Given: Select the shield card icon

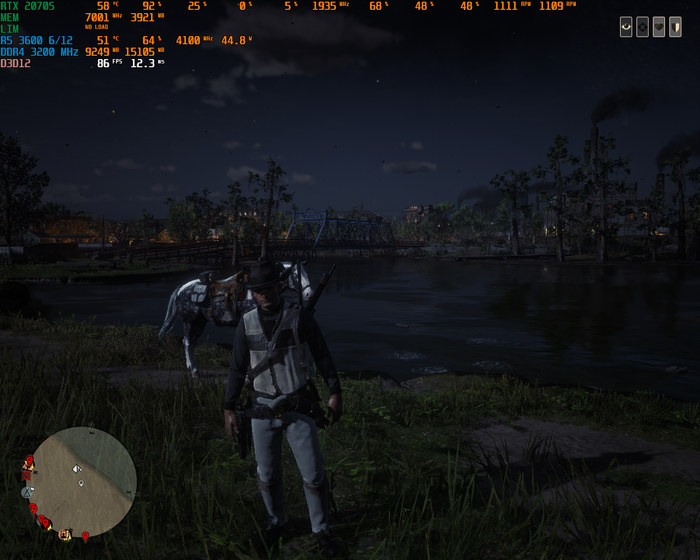Looking at the screenshot, I should pyautogui.click(x=675, y=27).
